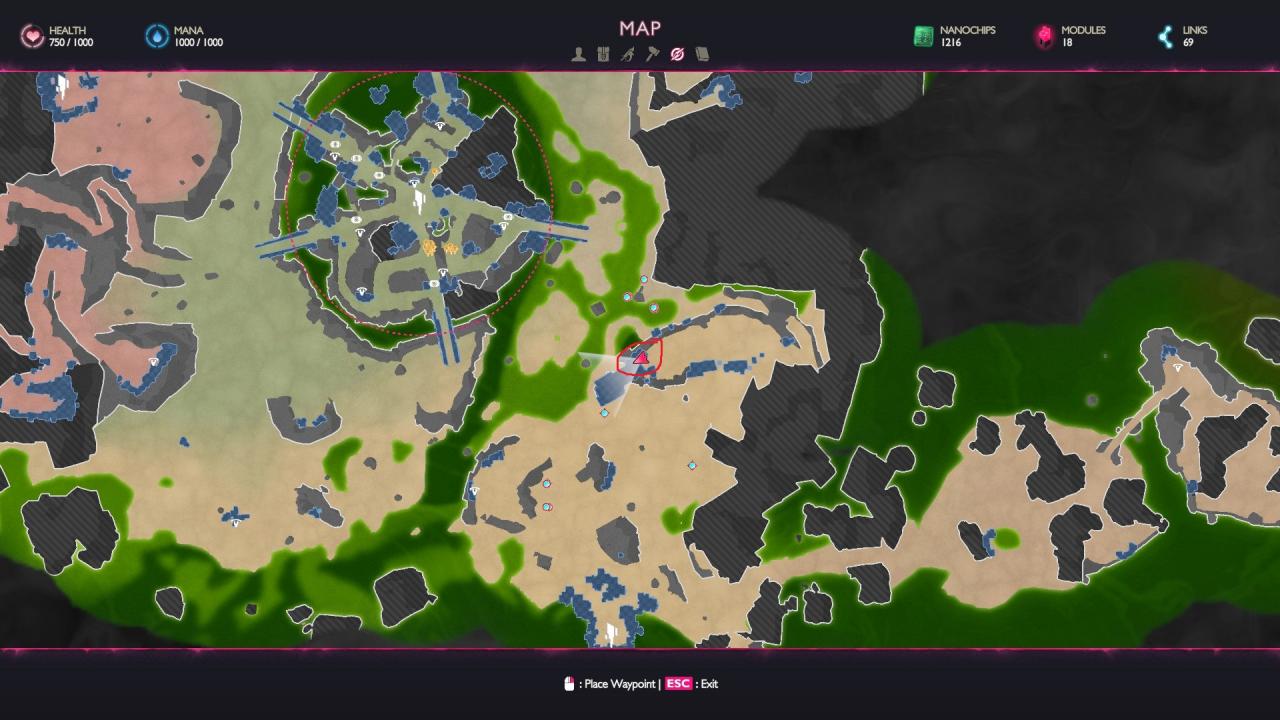
Task: Select the orange creature markers in the circular city
Action: coord(439,246)
